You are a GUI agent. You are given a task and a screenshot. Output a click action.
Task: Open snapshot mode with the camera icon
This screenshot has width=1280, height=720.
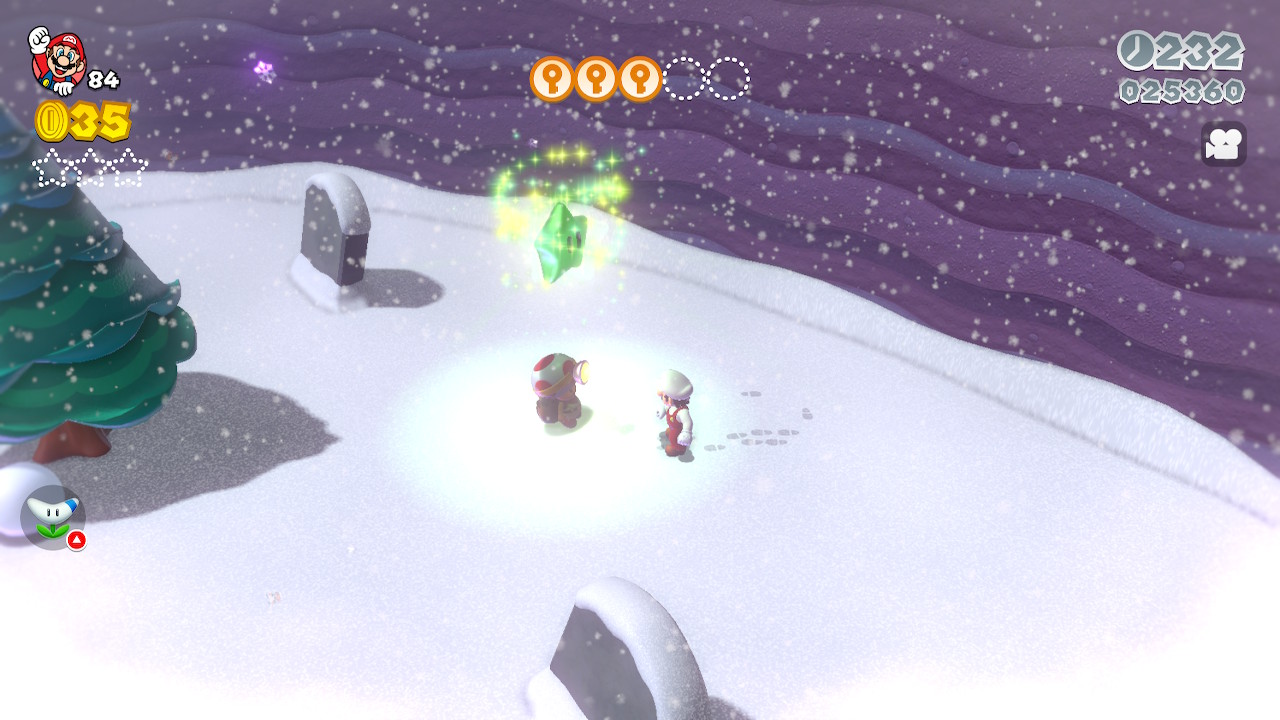(1223, 144)
